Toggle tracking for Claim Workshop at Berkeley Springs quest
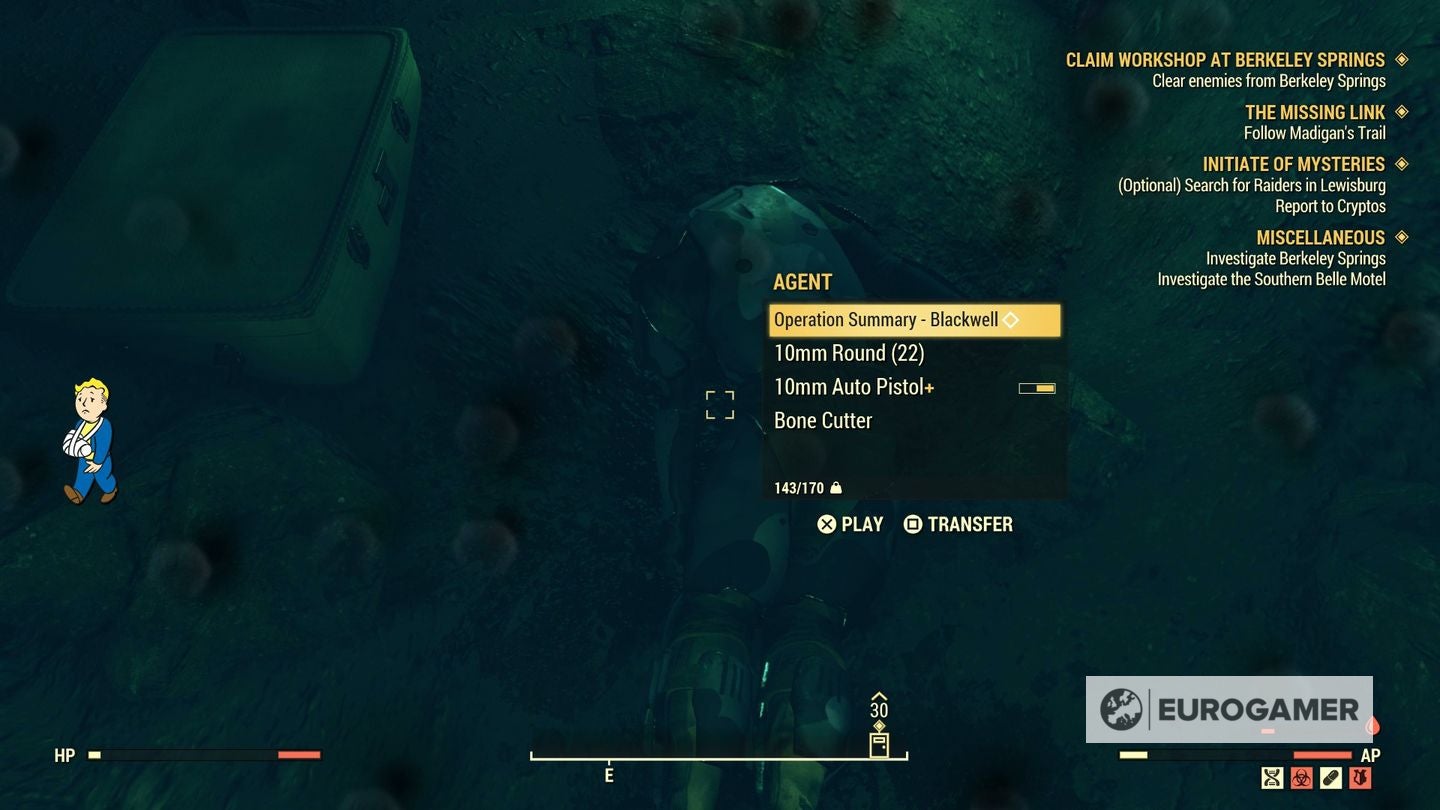This screenshot has height=810, width=1440. point(1400,59)
